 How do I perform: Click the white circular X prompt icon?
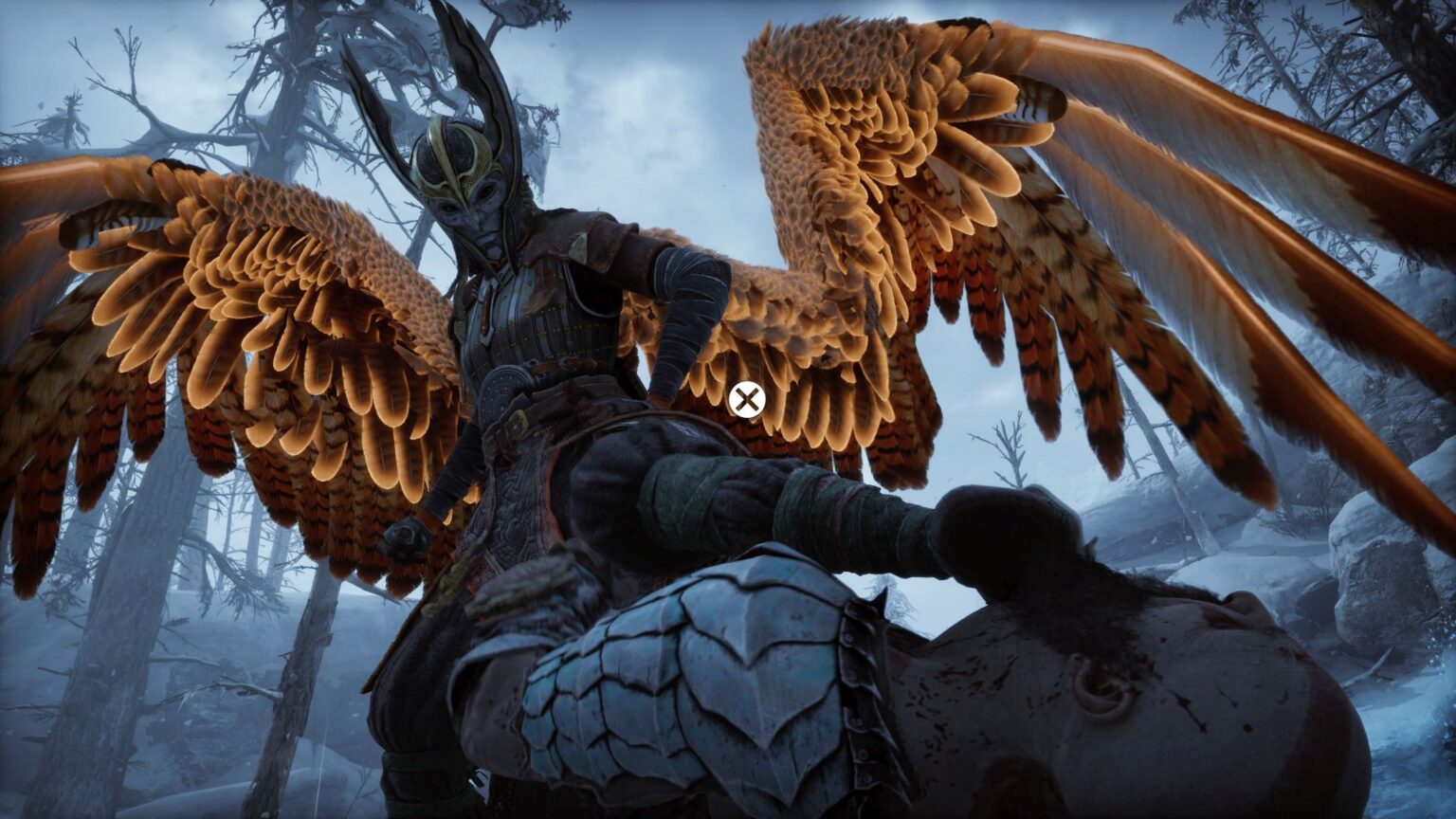[748, 400]
